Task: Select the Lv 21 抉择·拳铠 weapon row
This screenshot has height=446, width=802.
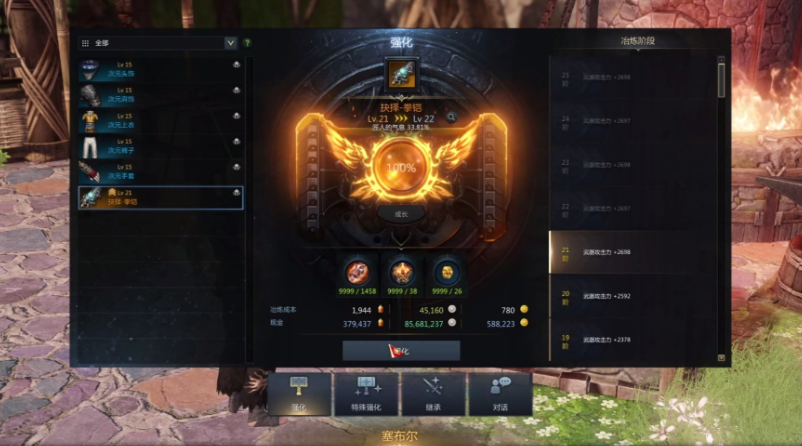Action: [160, 197]
